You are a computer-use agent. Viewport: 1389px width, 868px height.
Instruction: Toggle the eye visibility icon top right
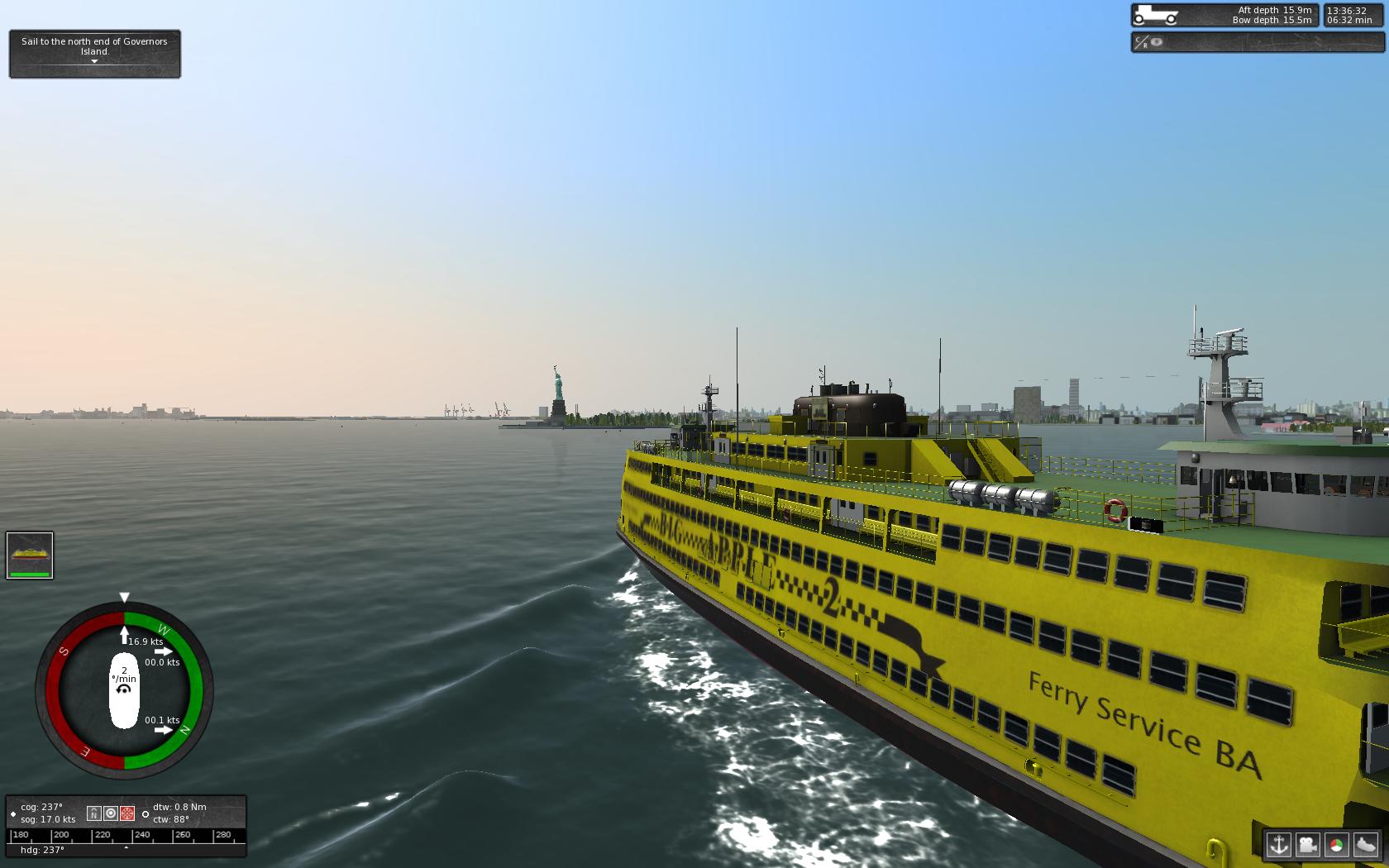(1156, 41)
